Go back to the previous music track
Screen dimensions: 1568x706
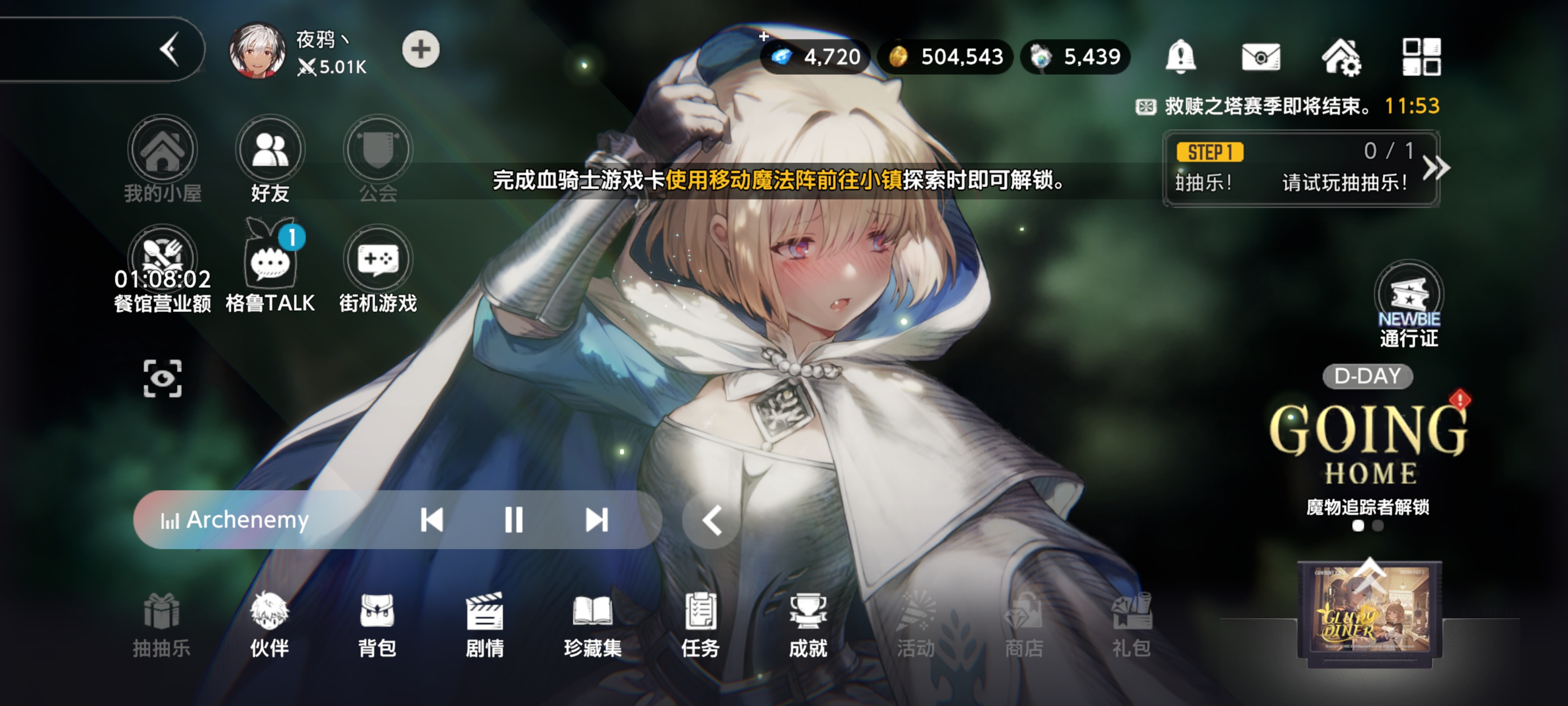[432, 520]
